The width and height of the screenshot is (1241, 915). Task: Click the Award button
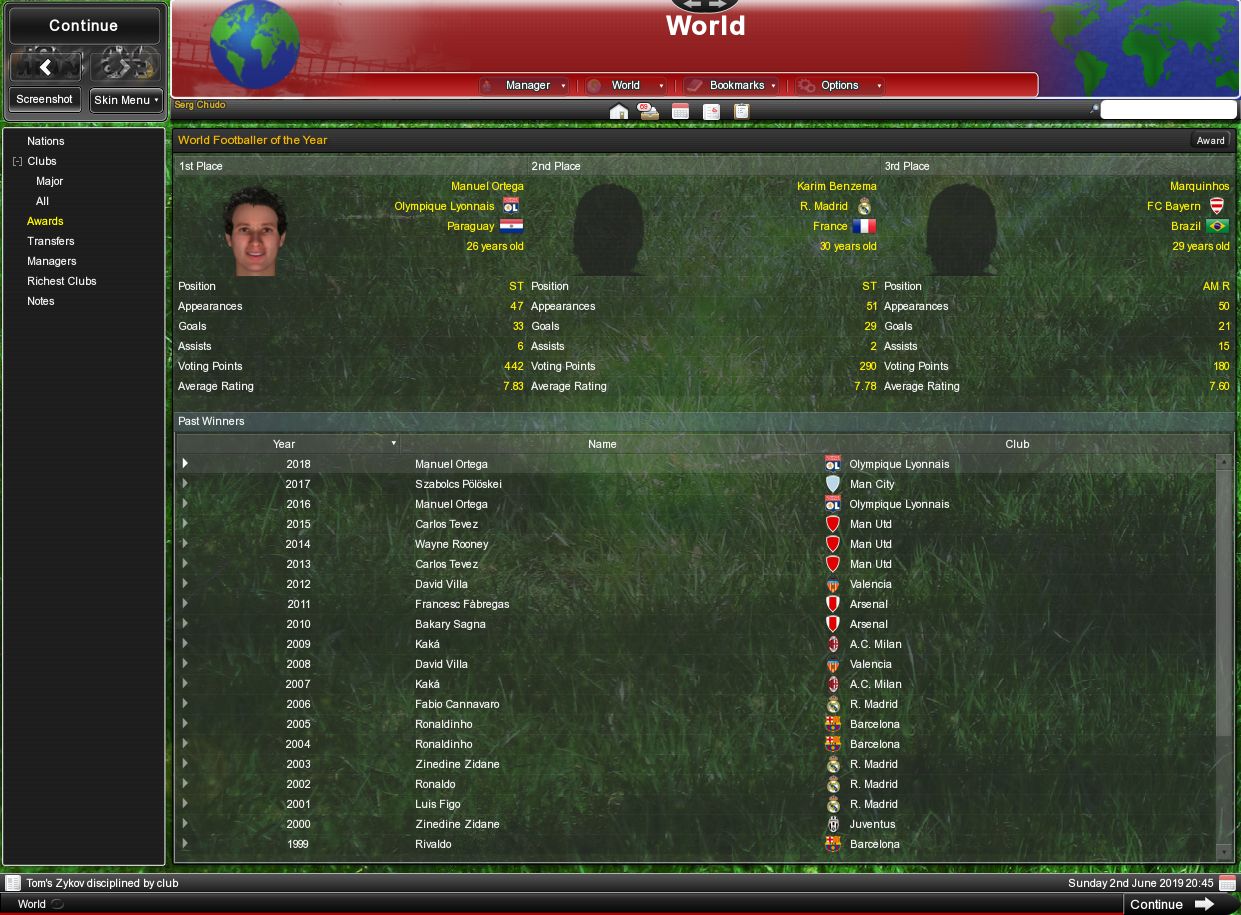coord(1210,141)
